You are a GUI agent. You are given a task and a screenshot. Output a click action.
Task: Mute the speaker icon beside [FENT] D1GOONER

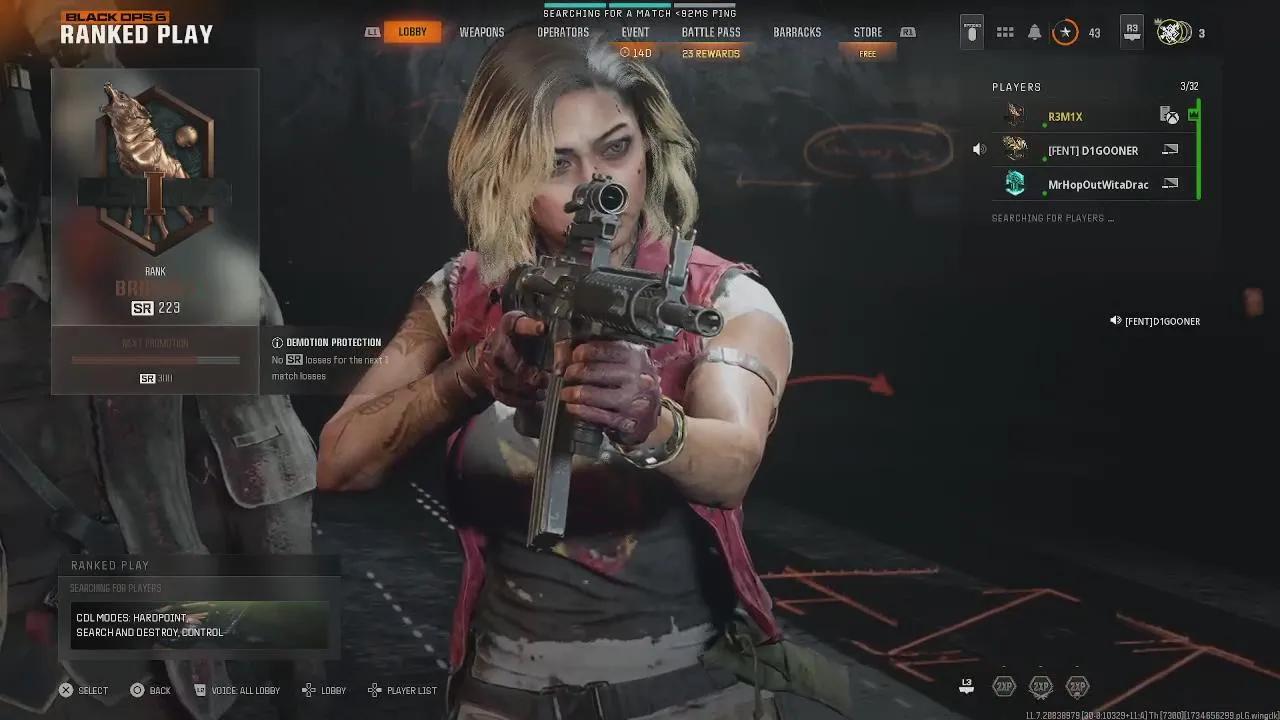(x=979, y=148)
